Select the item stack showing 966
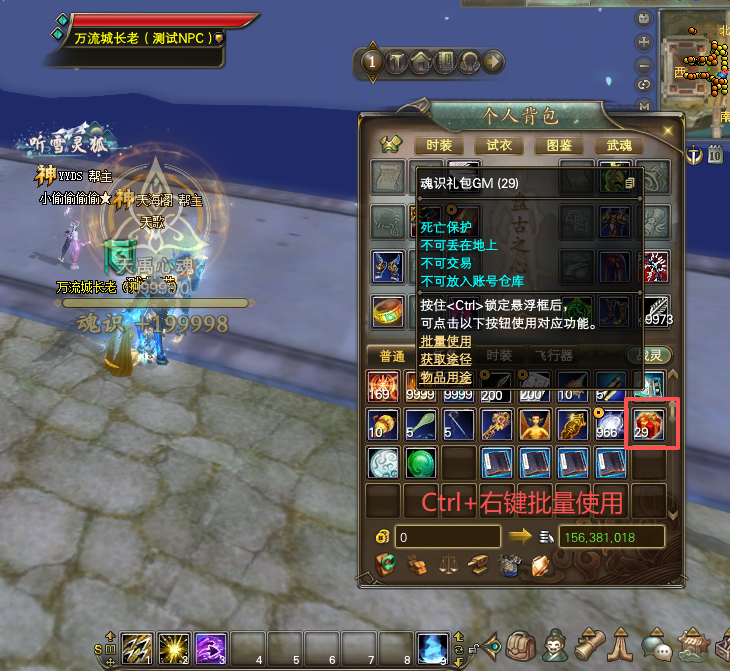 point(609,425)
